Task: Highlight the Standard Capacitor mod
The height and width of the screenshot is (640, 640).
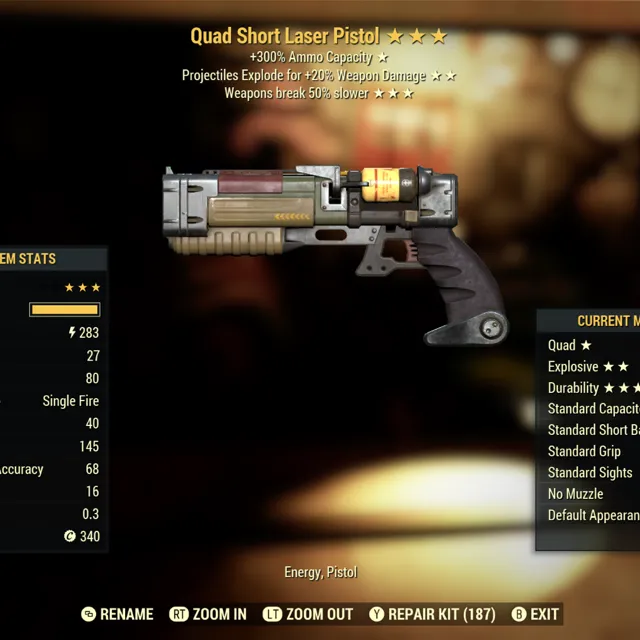Action: [x=594, y=409]
